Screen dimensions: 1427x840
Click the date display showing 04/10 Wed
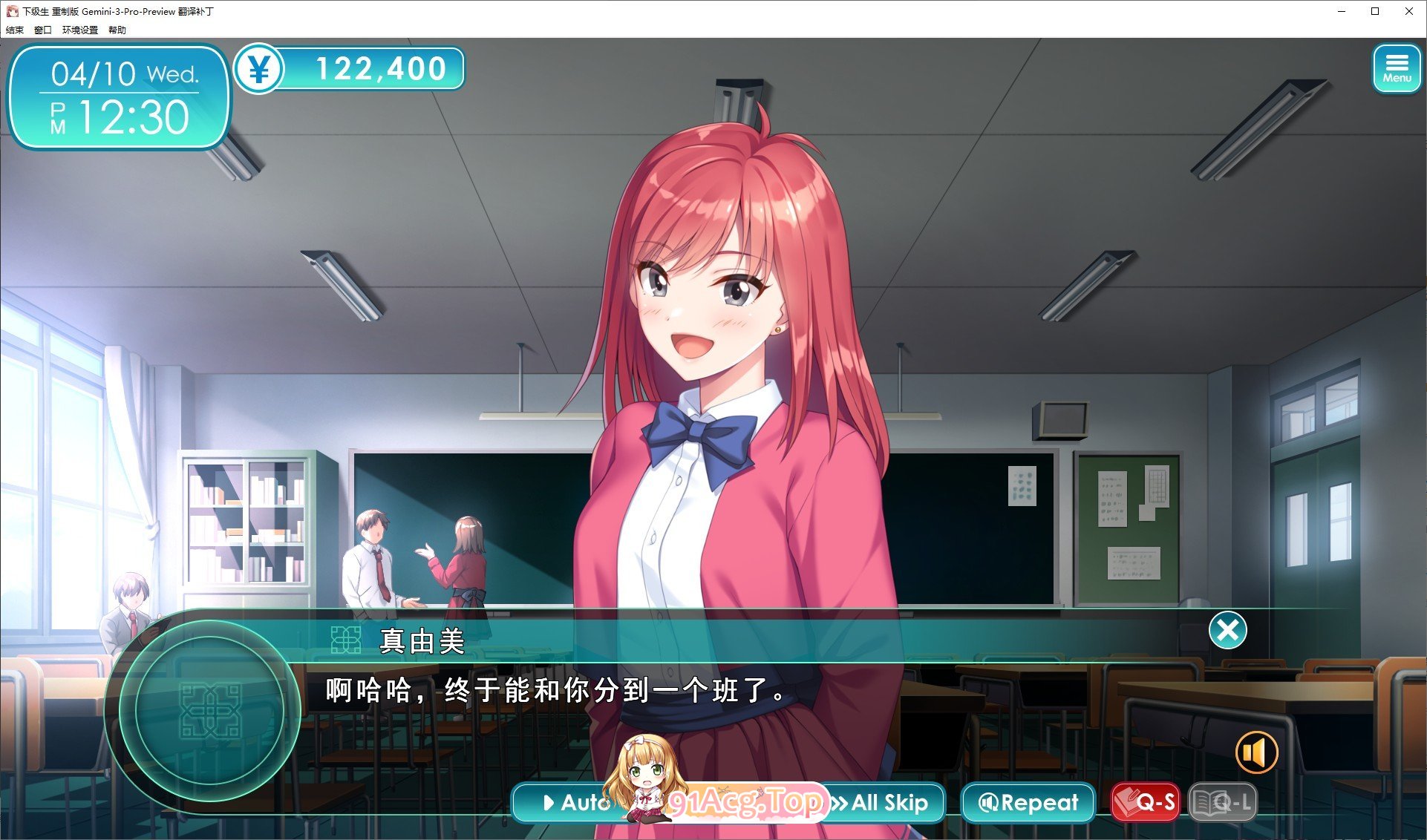[x=126, y=73]
